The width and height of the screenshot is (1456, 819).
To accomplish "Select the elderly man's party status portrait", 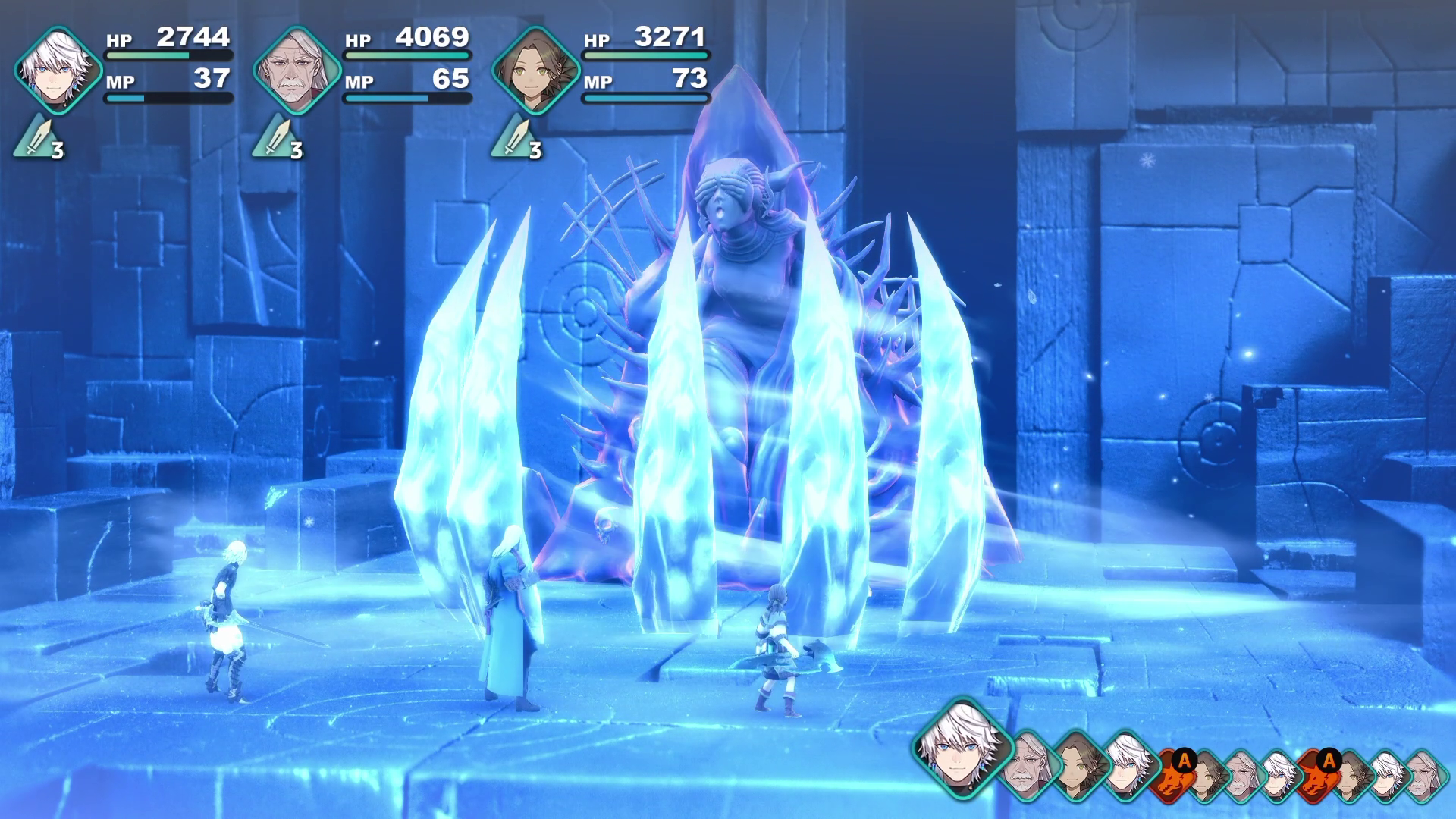I will [297, 70].
